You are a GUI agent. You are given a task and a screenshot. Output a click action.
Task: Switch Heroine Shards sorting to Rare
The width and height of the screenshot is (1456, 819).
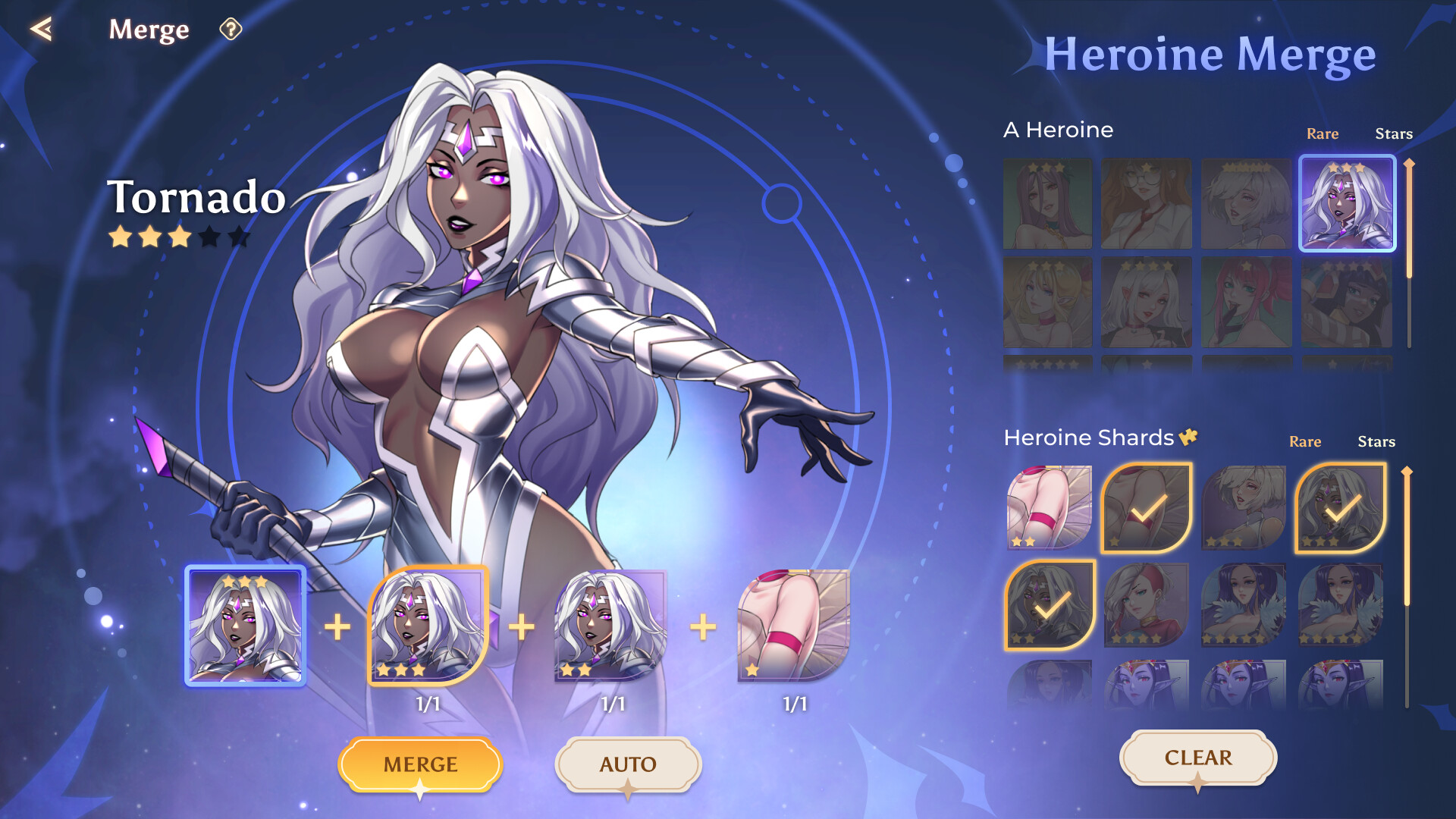[x=1306, y=441]
